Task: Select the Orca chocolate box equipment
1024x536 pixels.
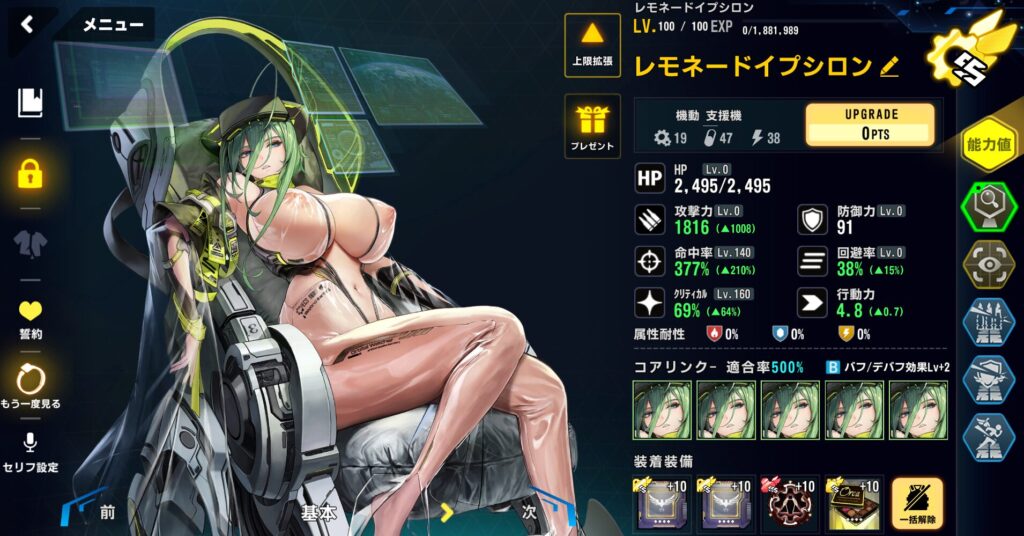Action: click(853, 503)
